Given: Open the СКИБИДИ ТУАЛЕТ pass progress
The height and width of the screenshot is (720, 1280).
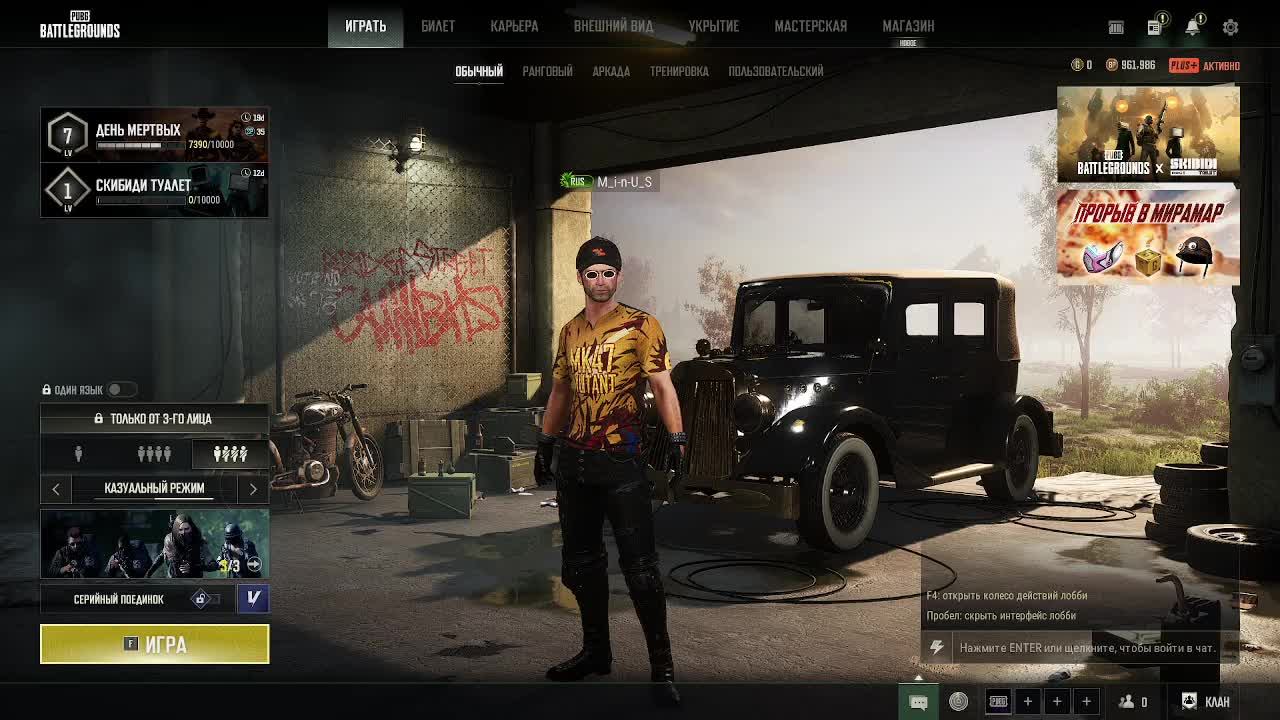Looking at the screenshot, I should (x=155, y=190).
